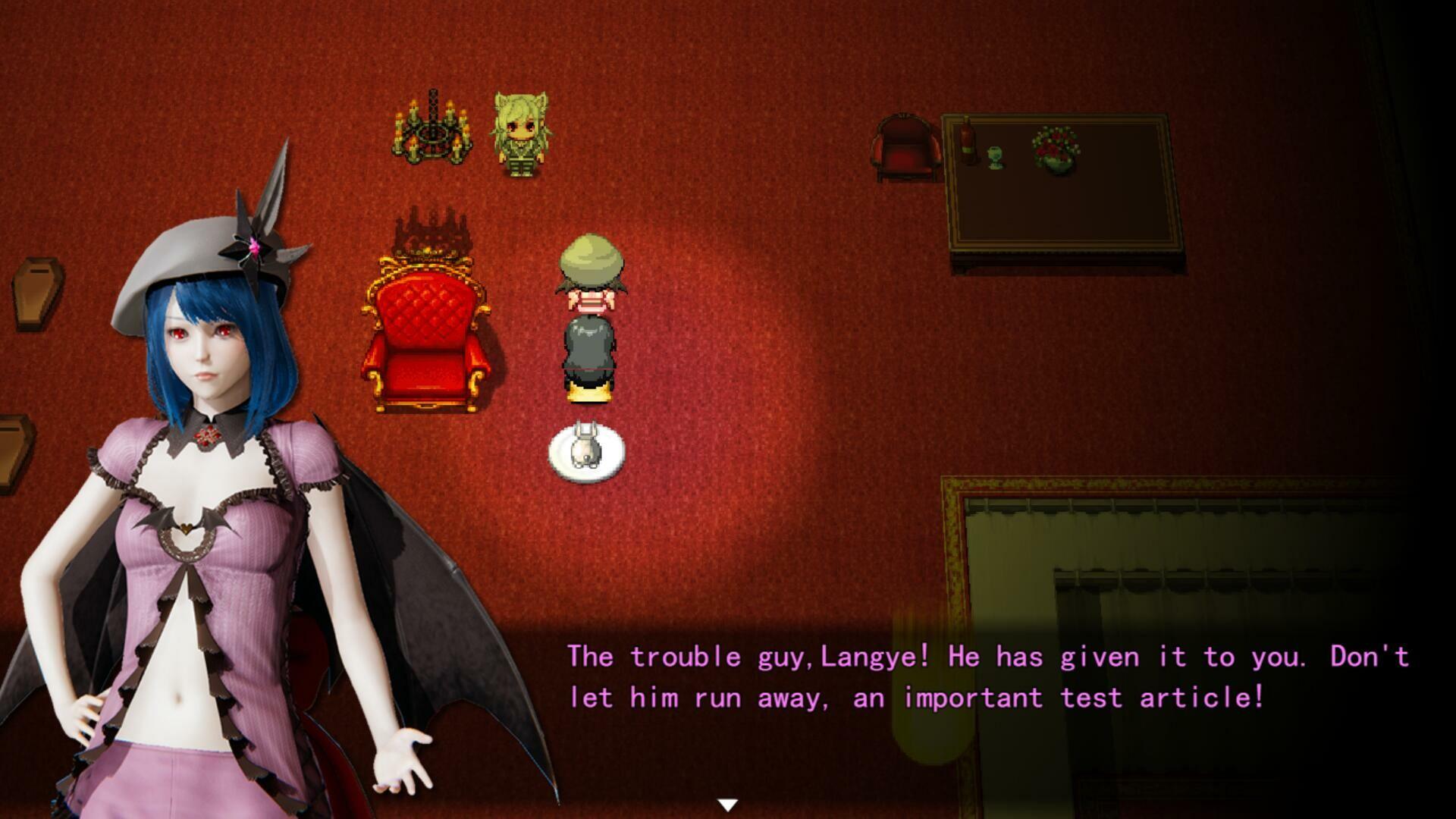The height and width of the screenshot is (819, 1456).
Task: Advance the dialogue box text
Action: (910, 675)
